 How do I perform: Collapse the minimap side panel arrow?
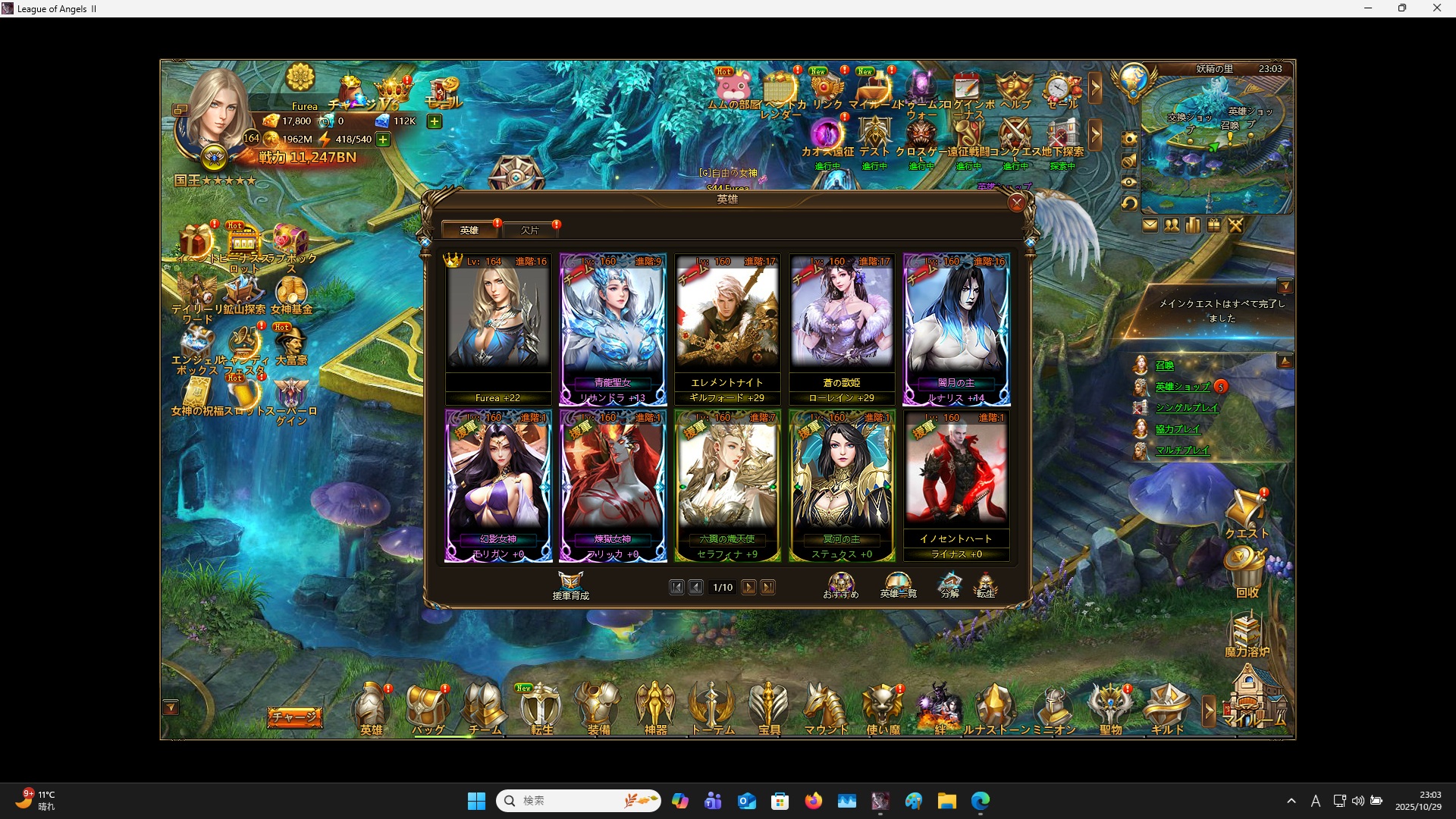[1285, 362]
